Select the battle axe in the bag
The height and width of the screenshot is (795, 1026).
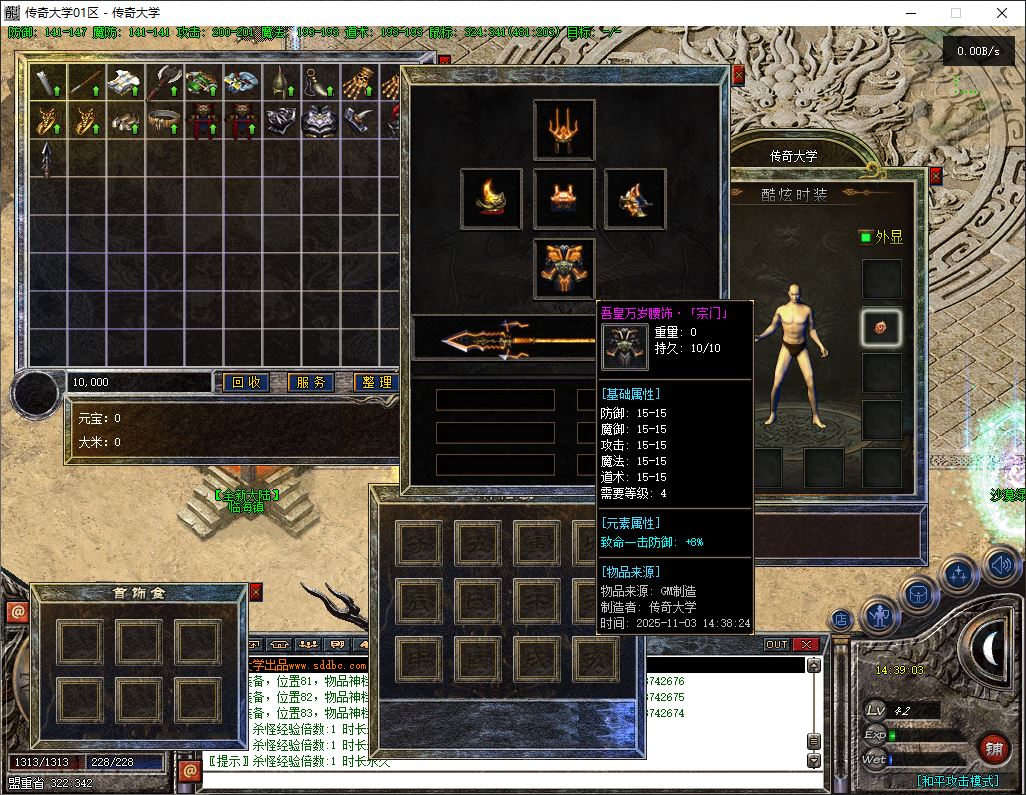[163, 83]
